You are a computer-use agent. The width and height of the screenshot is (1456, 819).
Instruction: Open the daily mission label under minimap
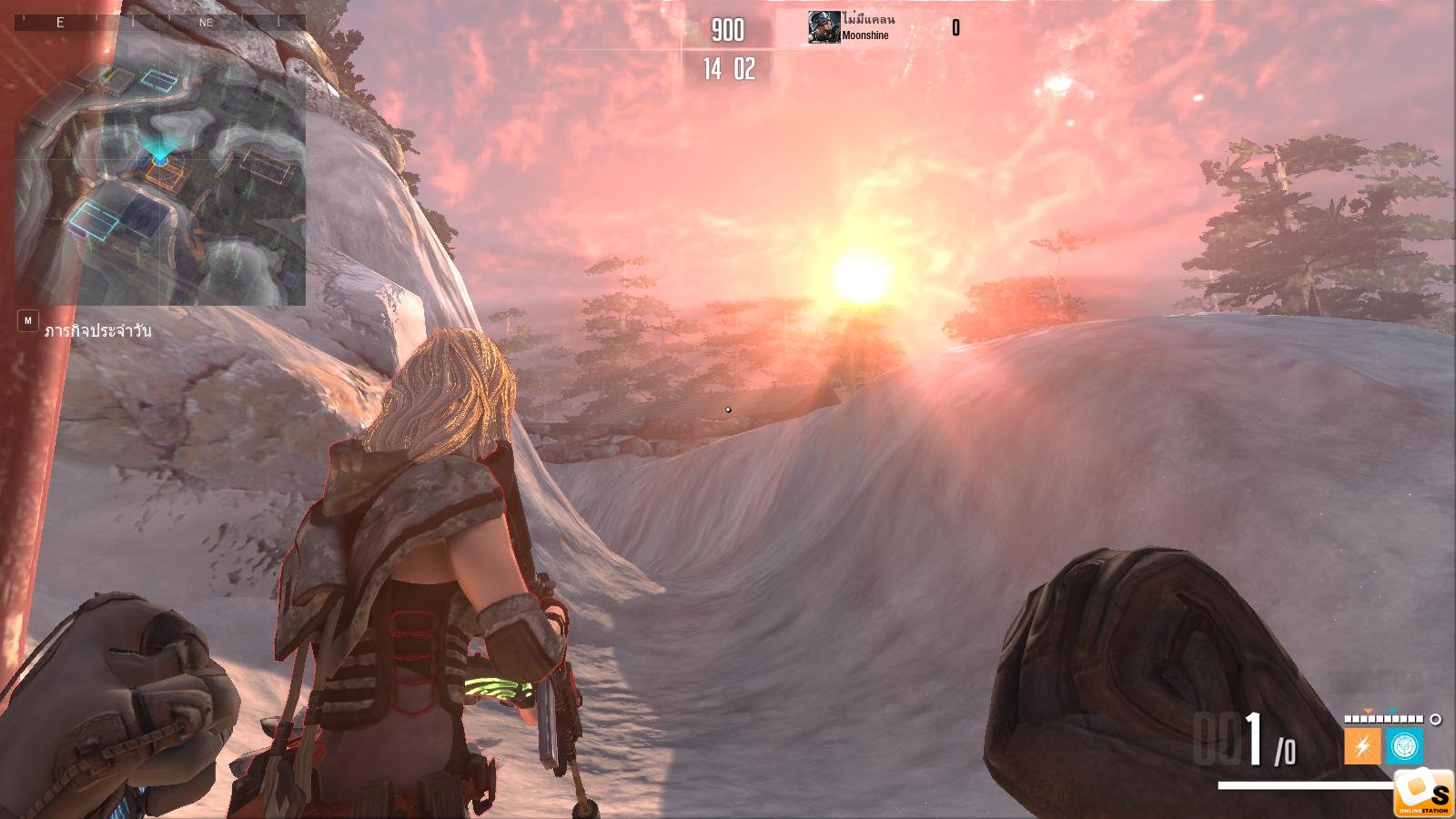pyautogui.click(x=97, y=330)
